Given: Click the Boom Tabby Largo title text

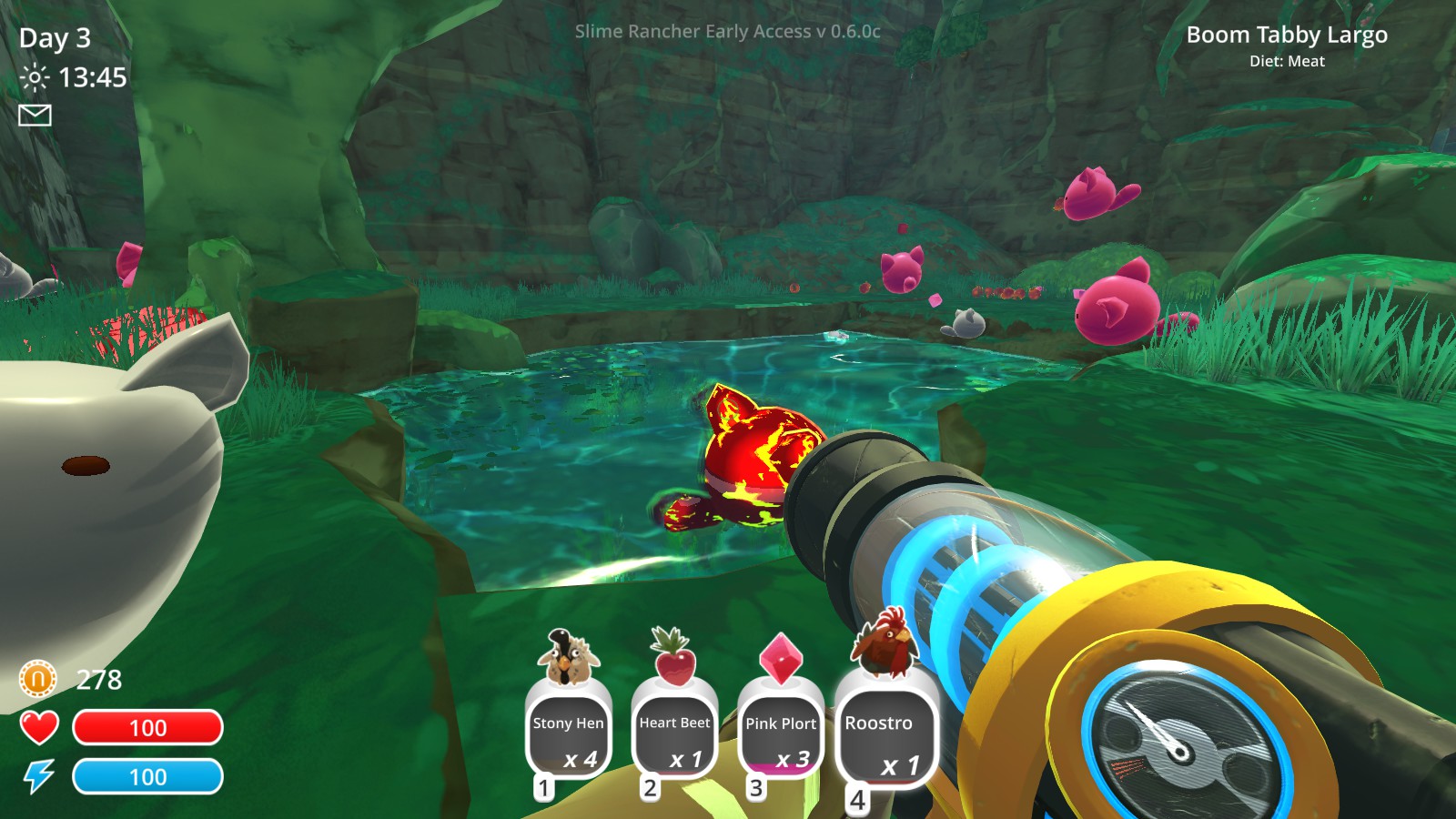Looking at the screenshot, I should point(1287,35).
